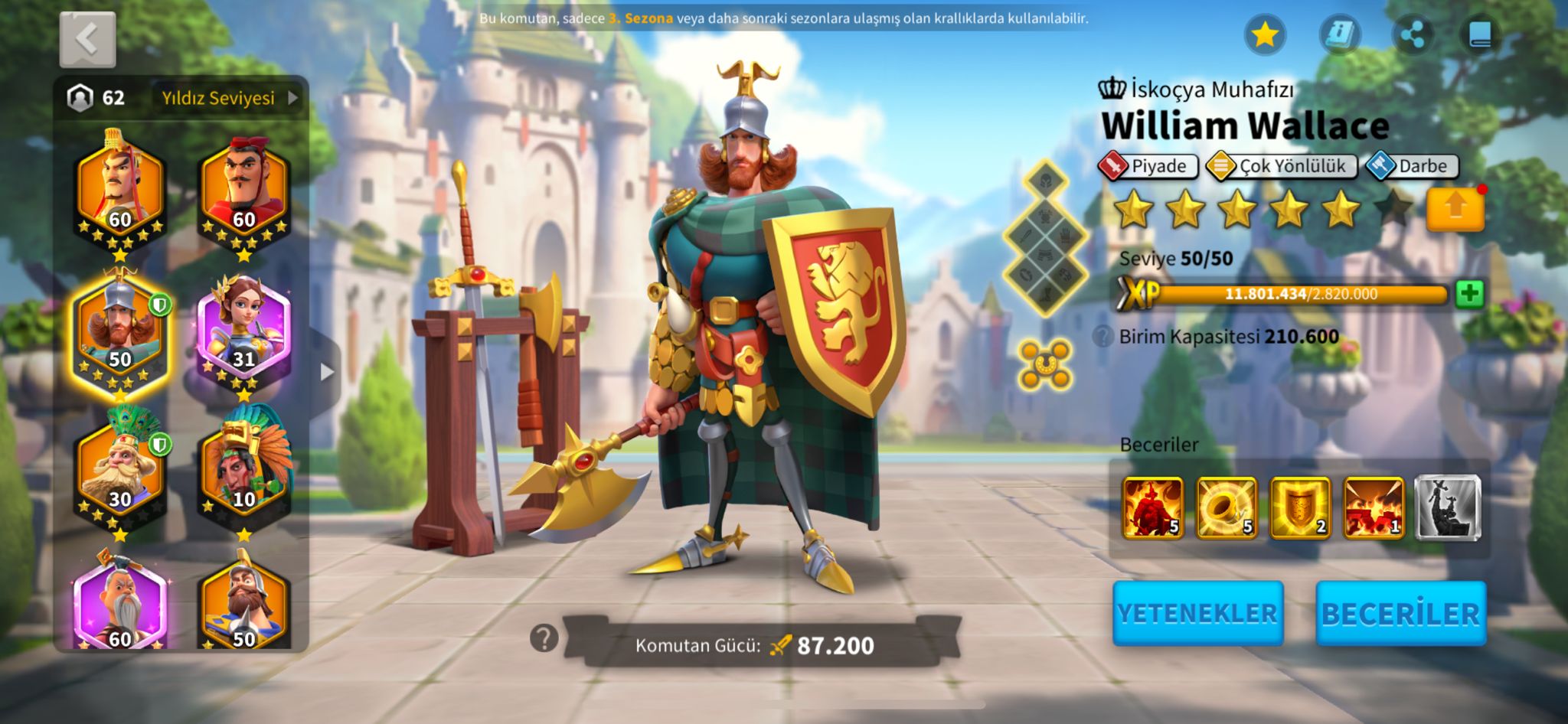Viewport: 1568px width, 724px height.
Task: Go back with the arrow button
Action: click(87, 39)
